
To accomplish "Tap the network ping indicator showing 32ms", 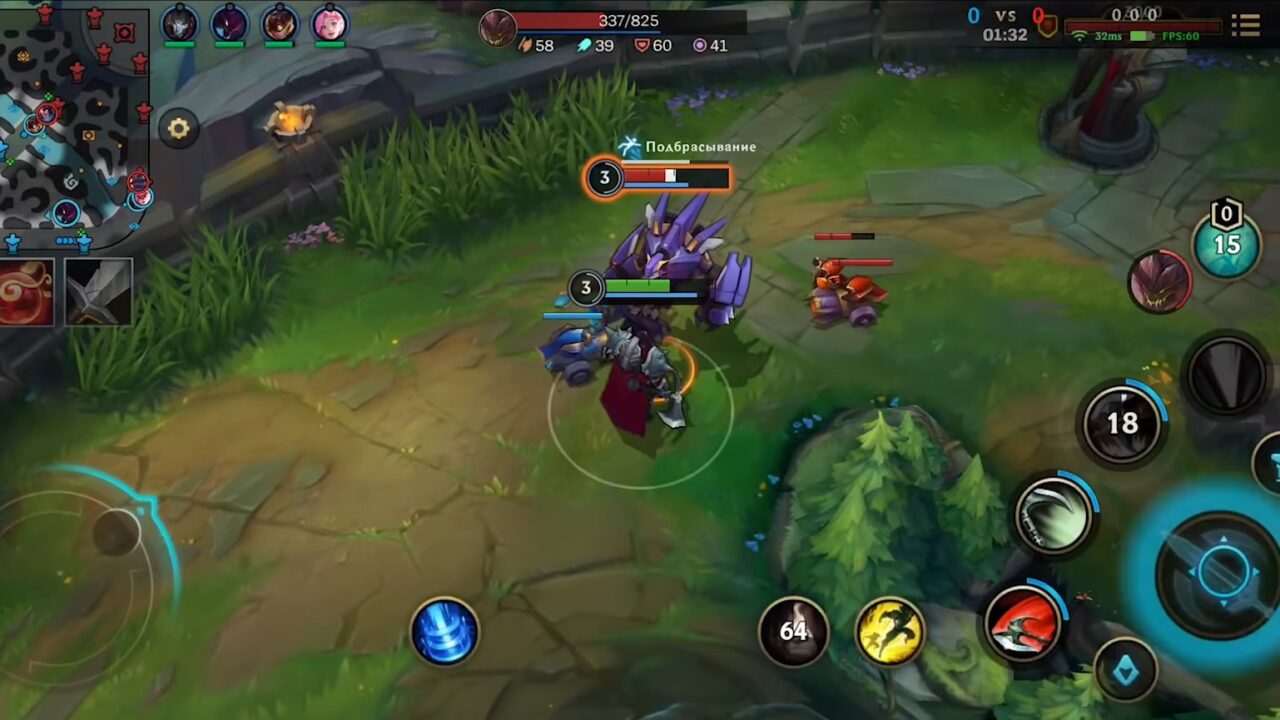I will [x=1106, y=36].
